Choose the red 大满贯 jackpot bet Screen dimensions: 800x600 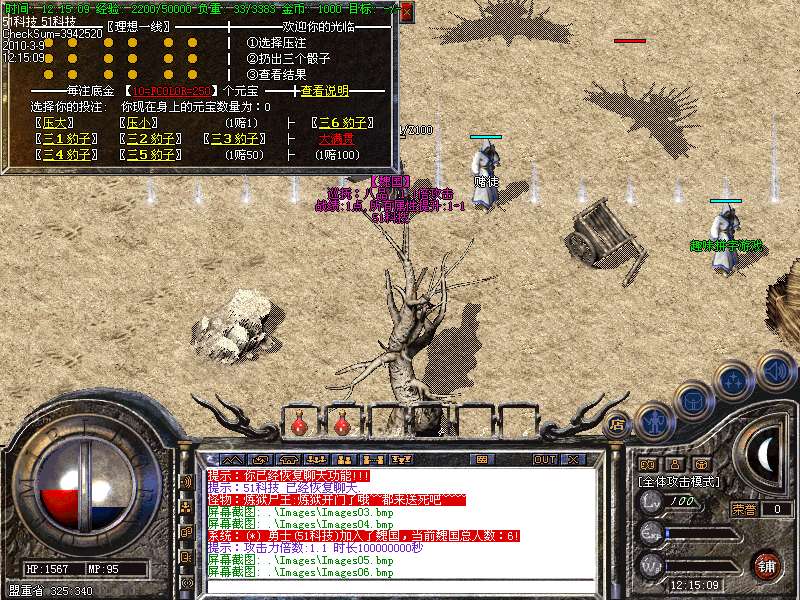337,139
